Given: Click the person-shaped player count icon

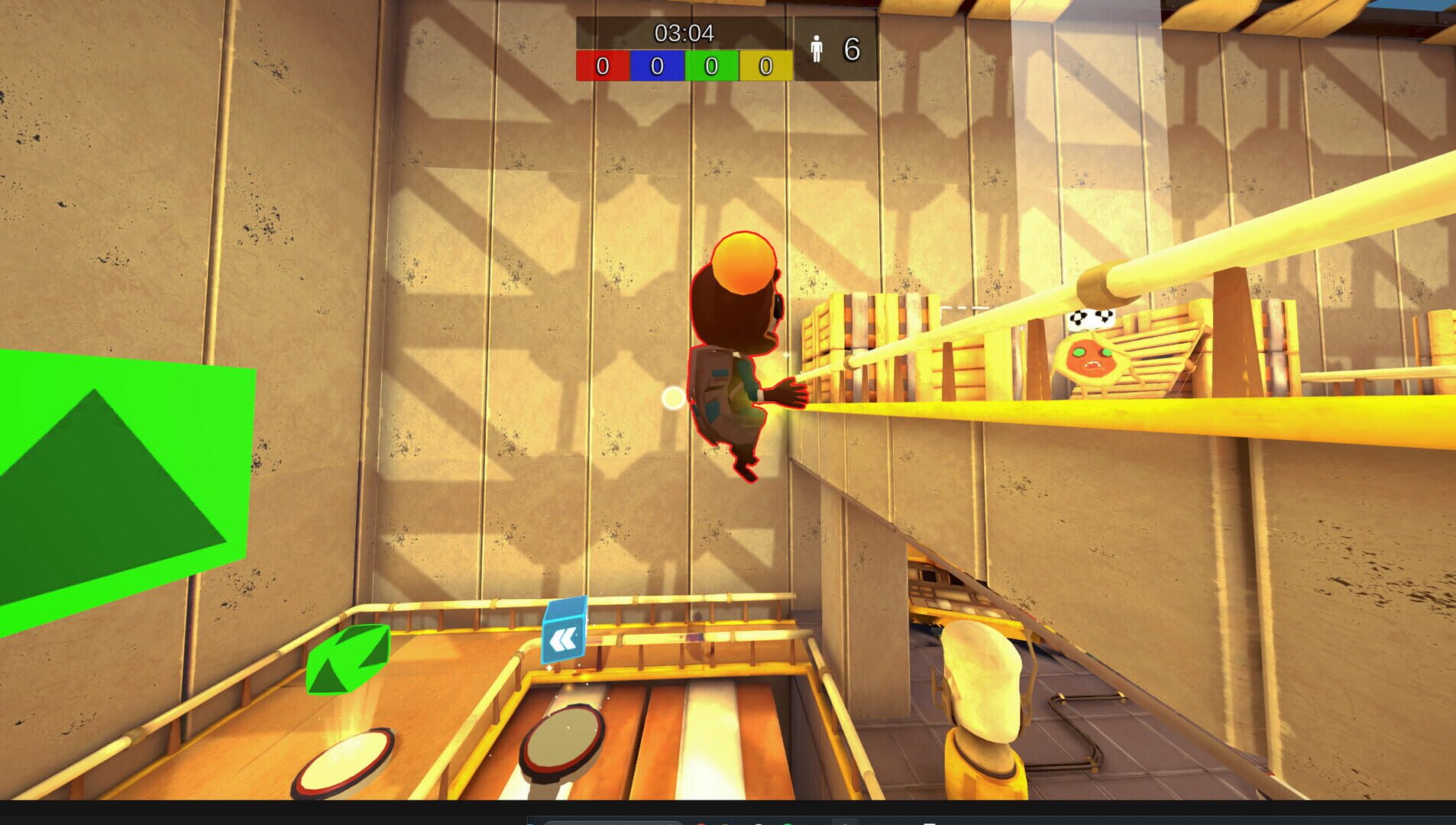Looking at the screenshot, I should click(x=817, y=48).
